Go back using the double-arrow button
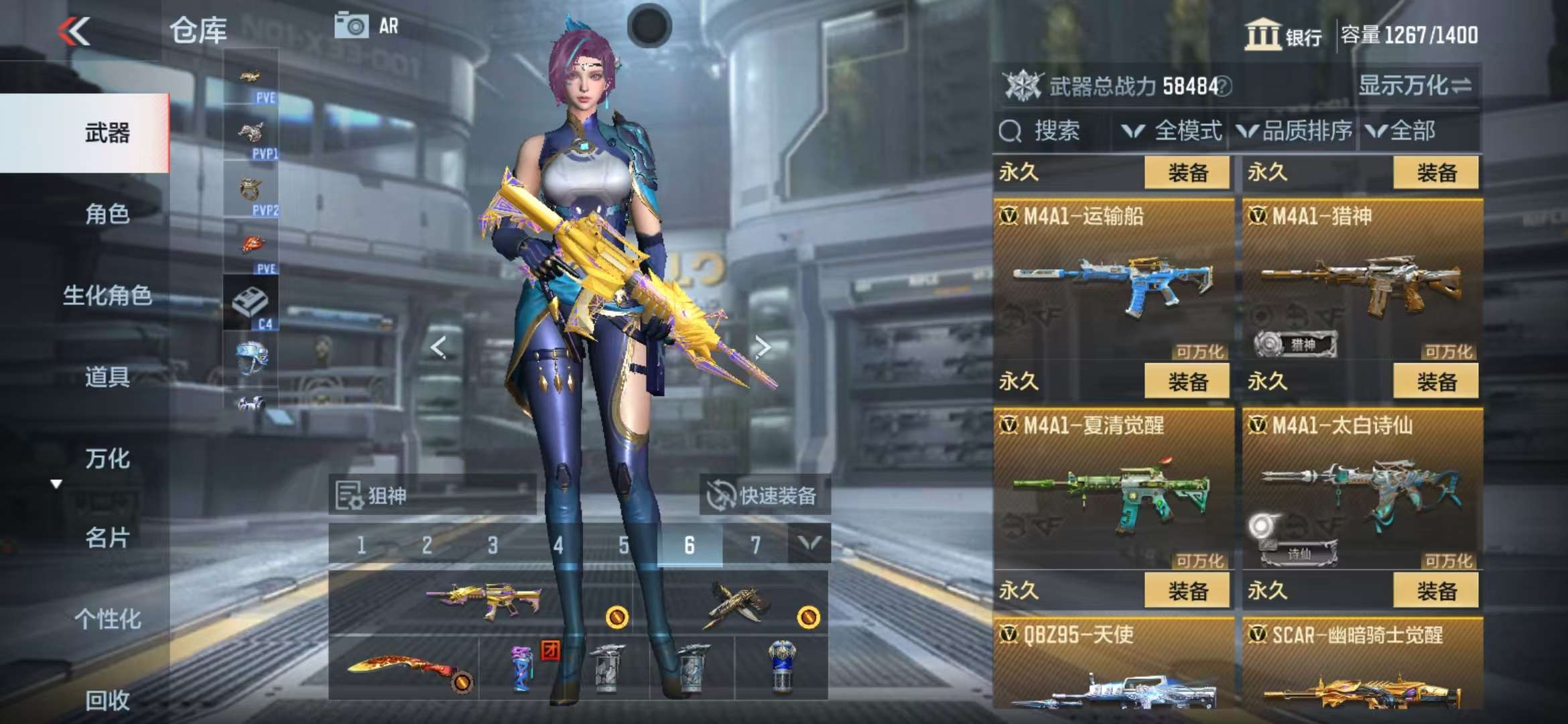This screenshot has height=724, width=1568. pyautogui.click(x=74, y=31)
